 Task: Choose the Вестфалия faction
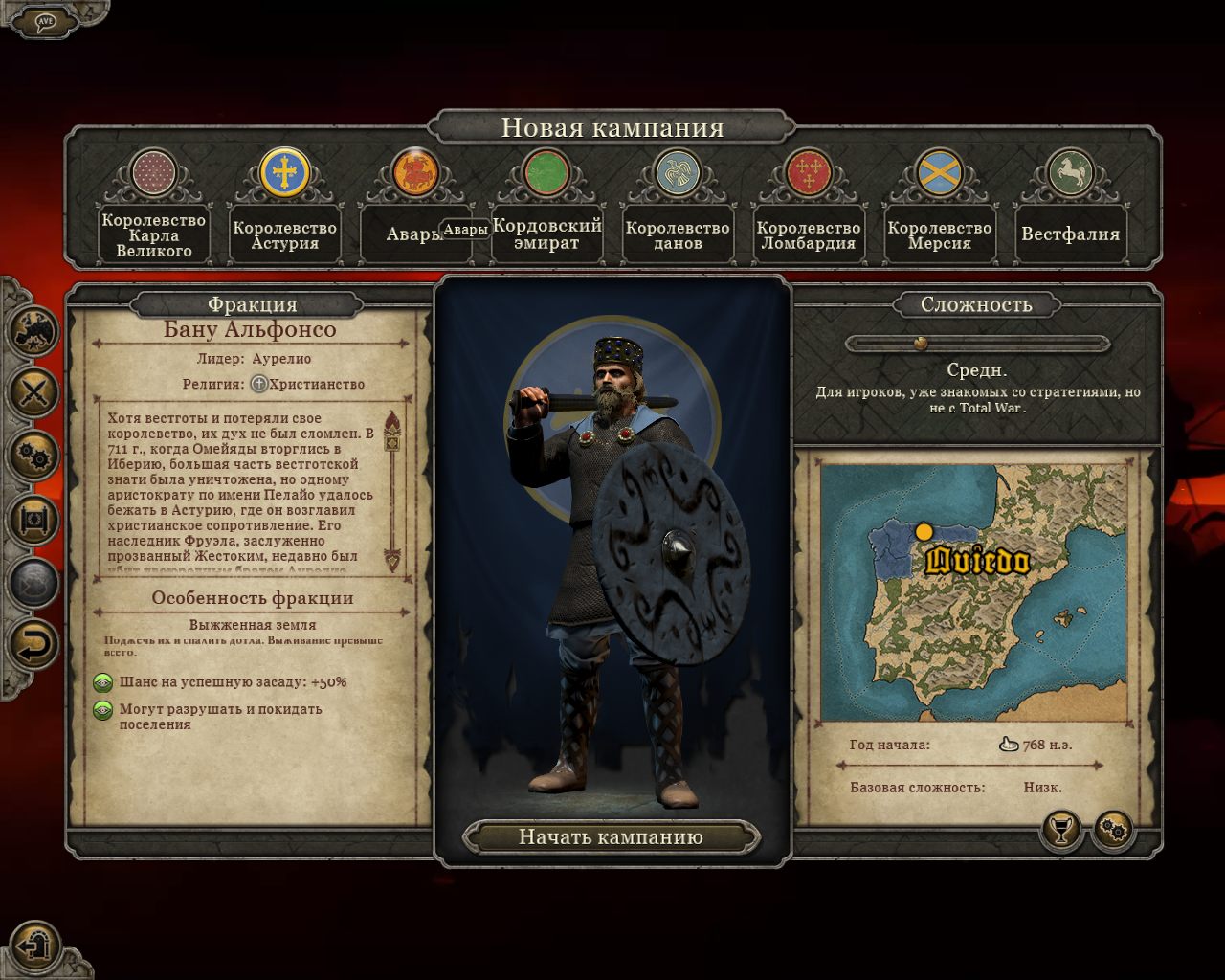pos(1070,173)
